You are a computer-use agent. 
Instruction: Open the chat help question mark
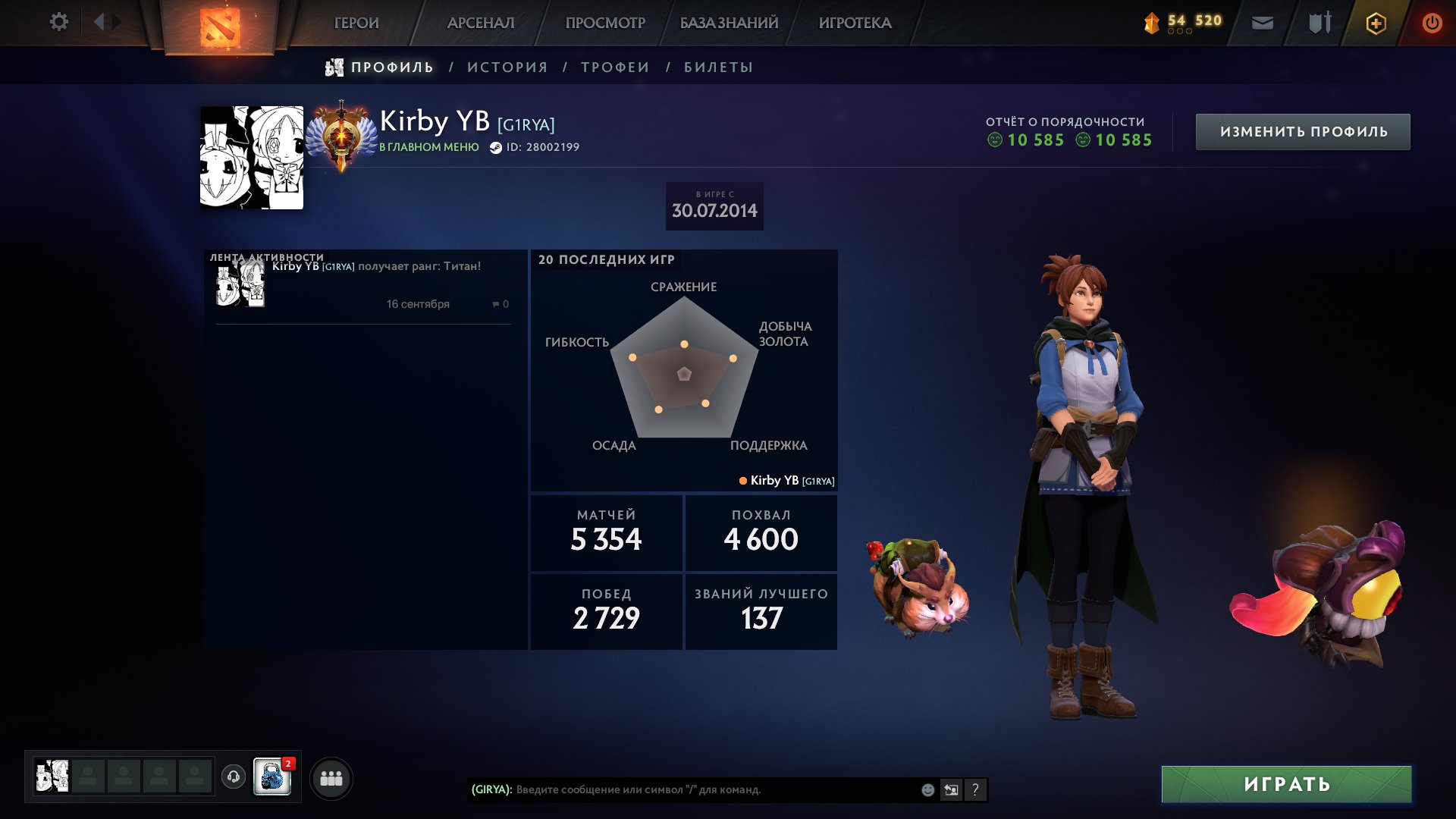[x=975, y=790]
